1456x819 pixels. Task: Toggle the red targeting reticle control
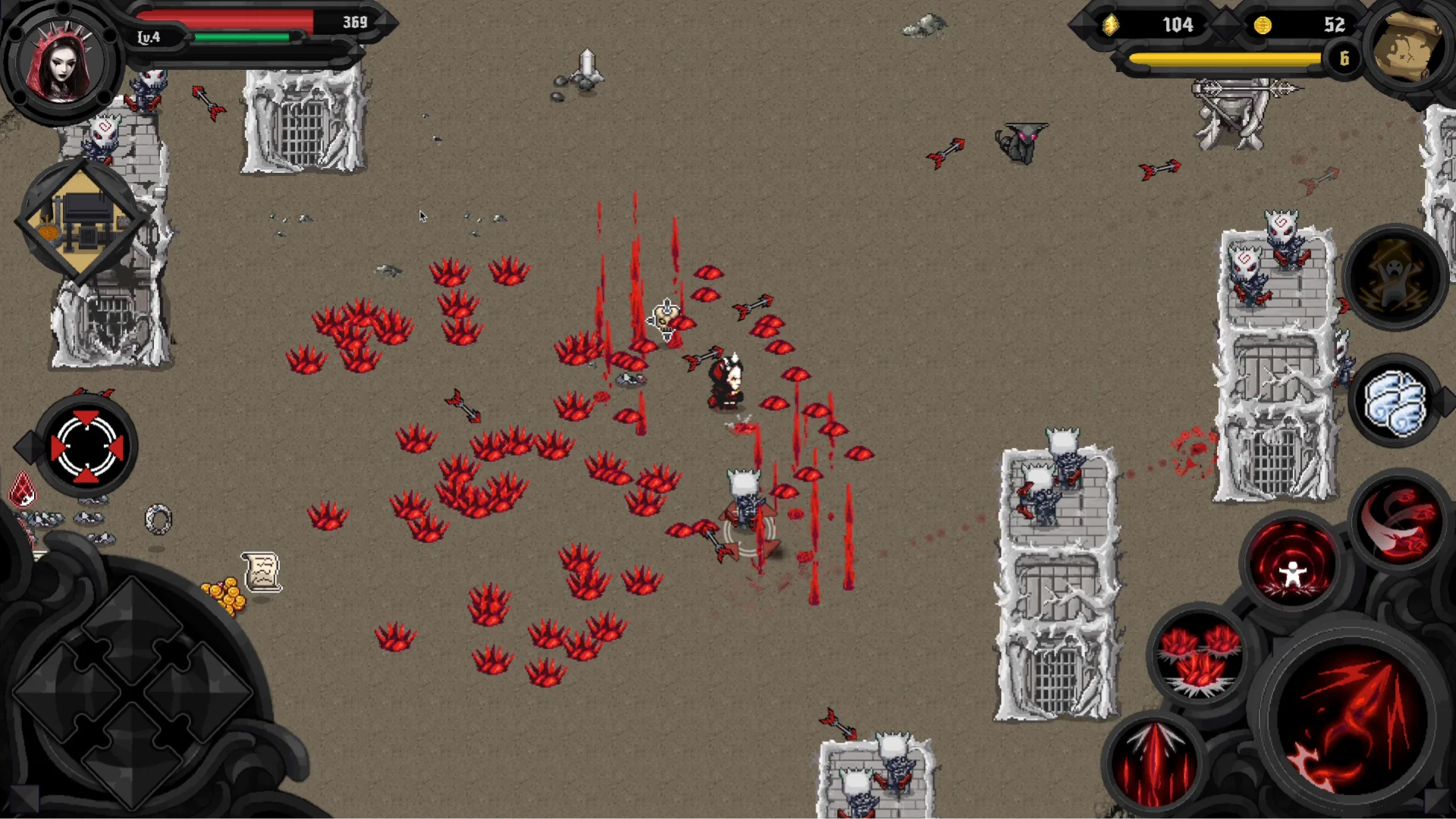[x=86, y=446]
